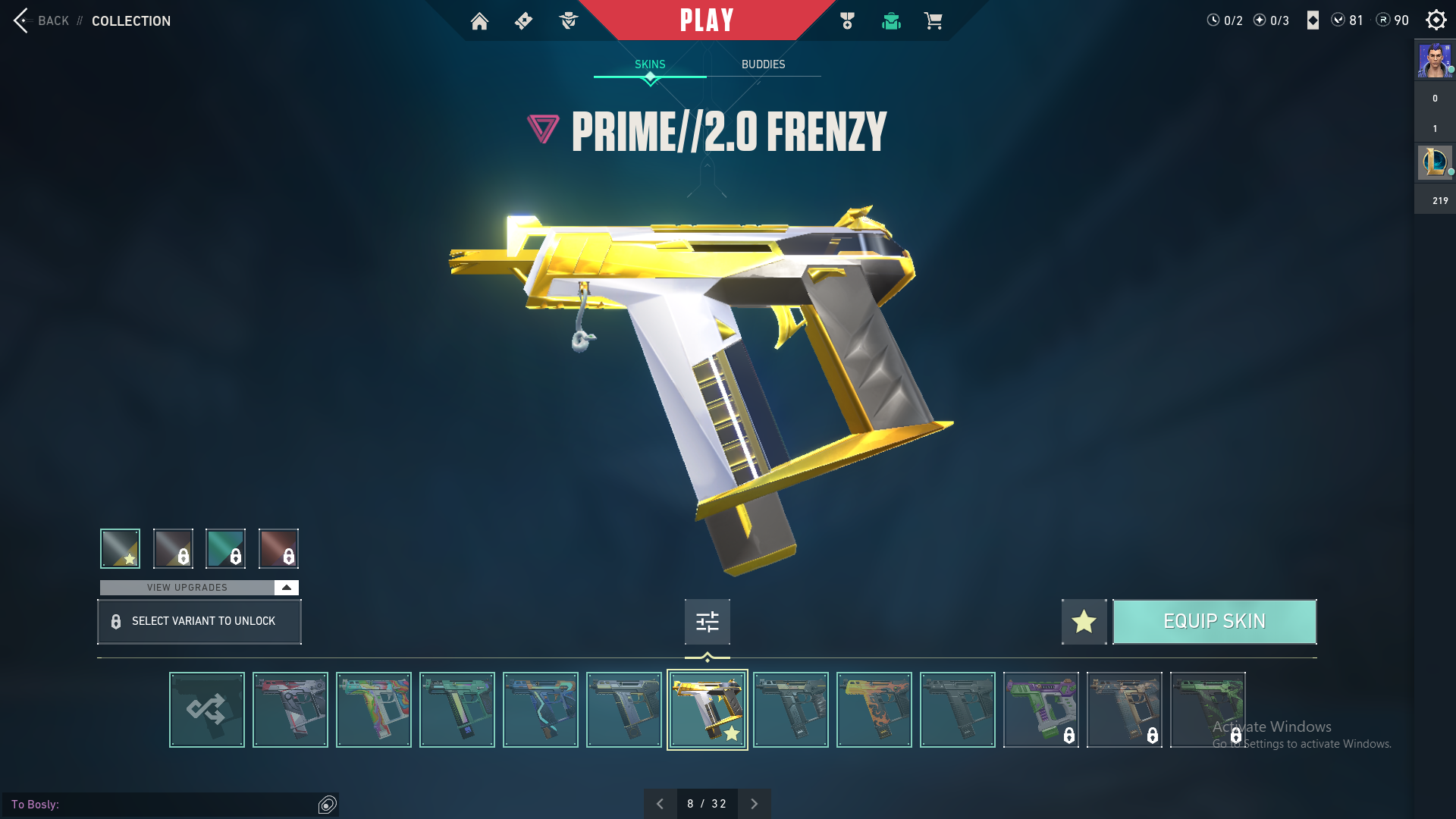Click Select Variant to Unlock
Viewport: 1456px width, 819px height.
[x=199, y=622]
